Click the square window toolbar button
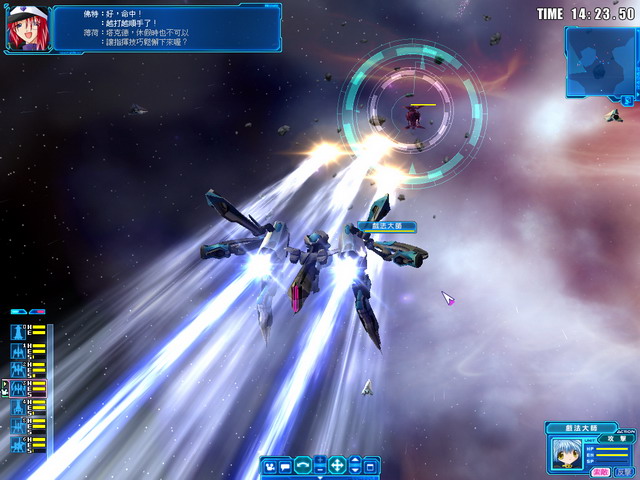This screenshot has height=480, width=640. point(371,466)
